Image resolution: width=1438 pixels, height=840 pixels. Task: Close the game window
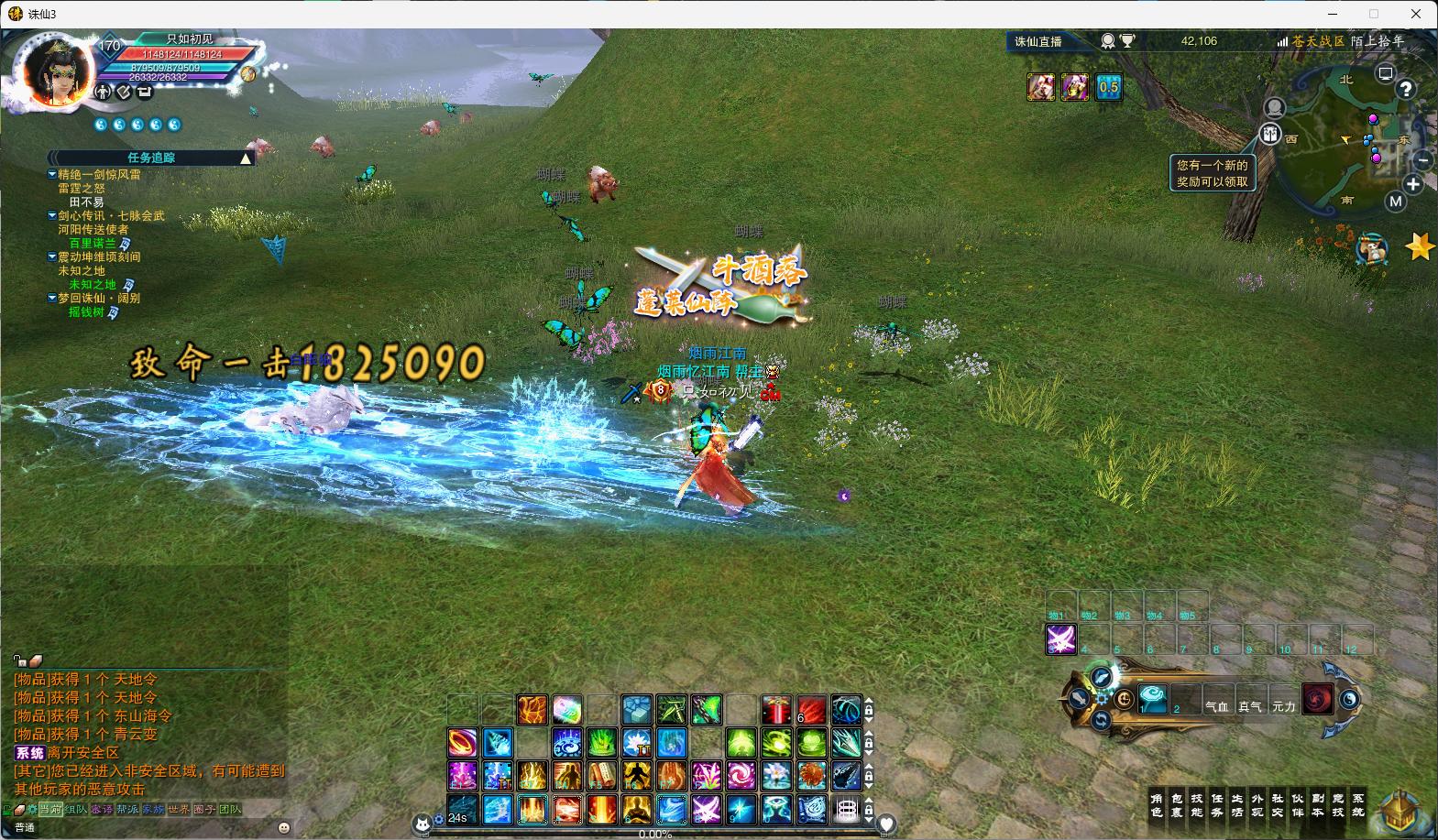[1420, 14]
